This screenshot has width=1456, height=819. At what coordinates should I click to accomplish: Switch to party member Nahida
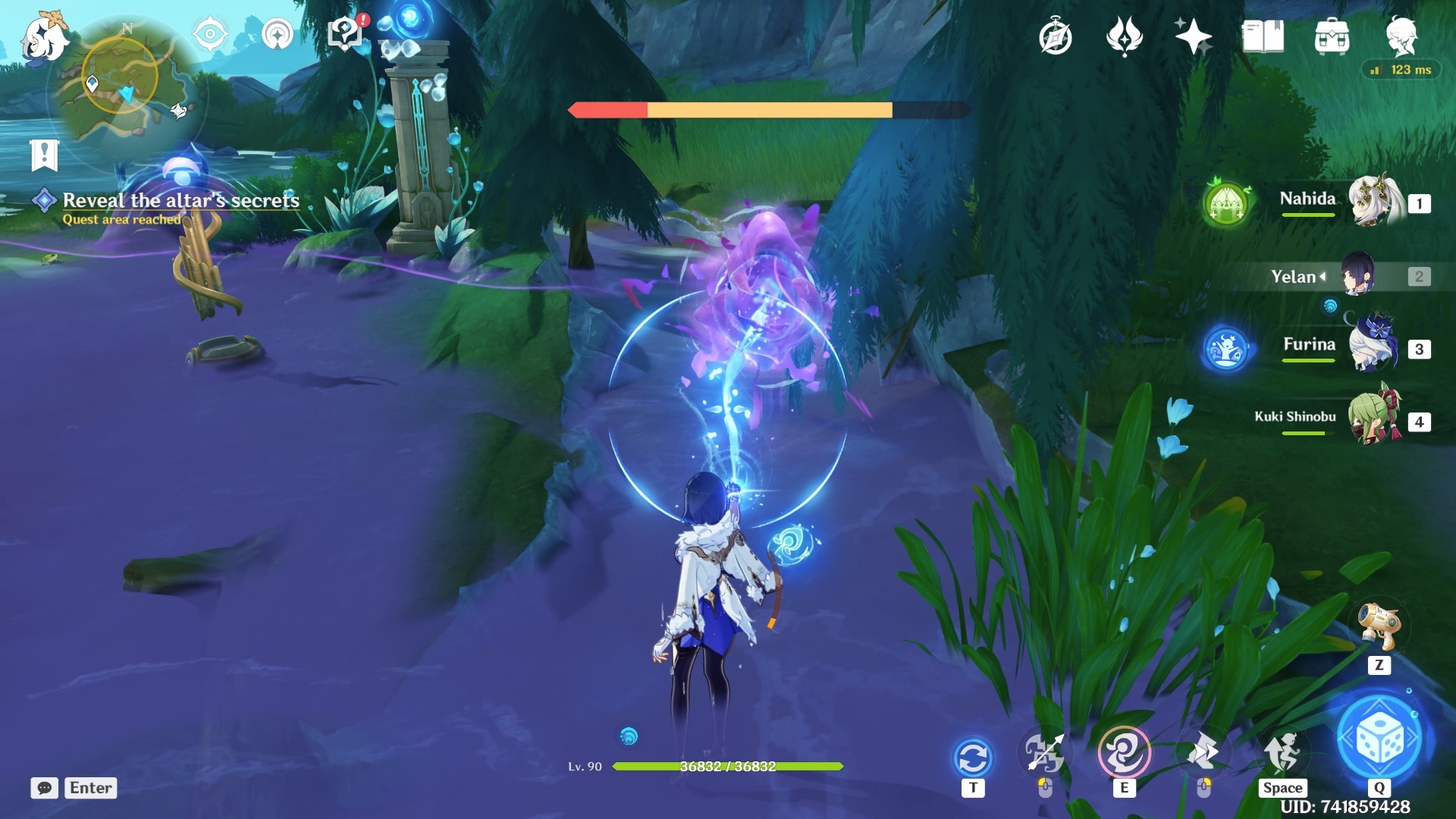point(1374,201)
